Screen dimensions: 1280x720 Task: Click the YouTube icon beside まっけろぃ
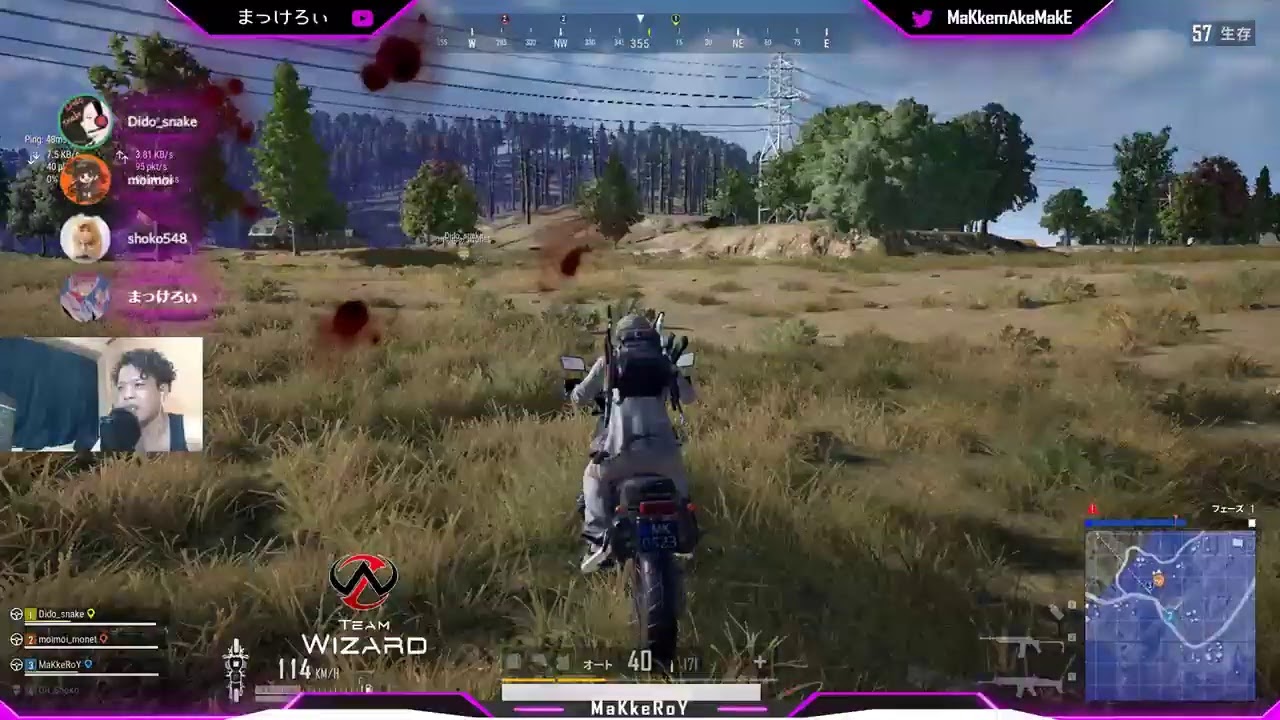pos(362,18)
